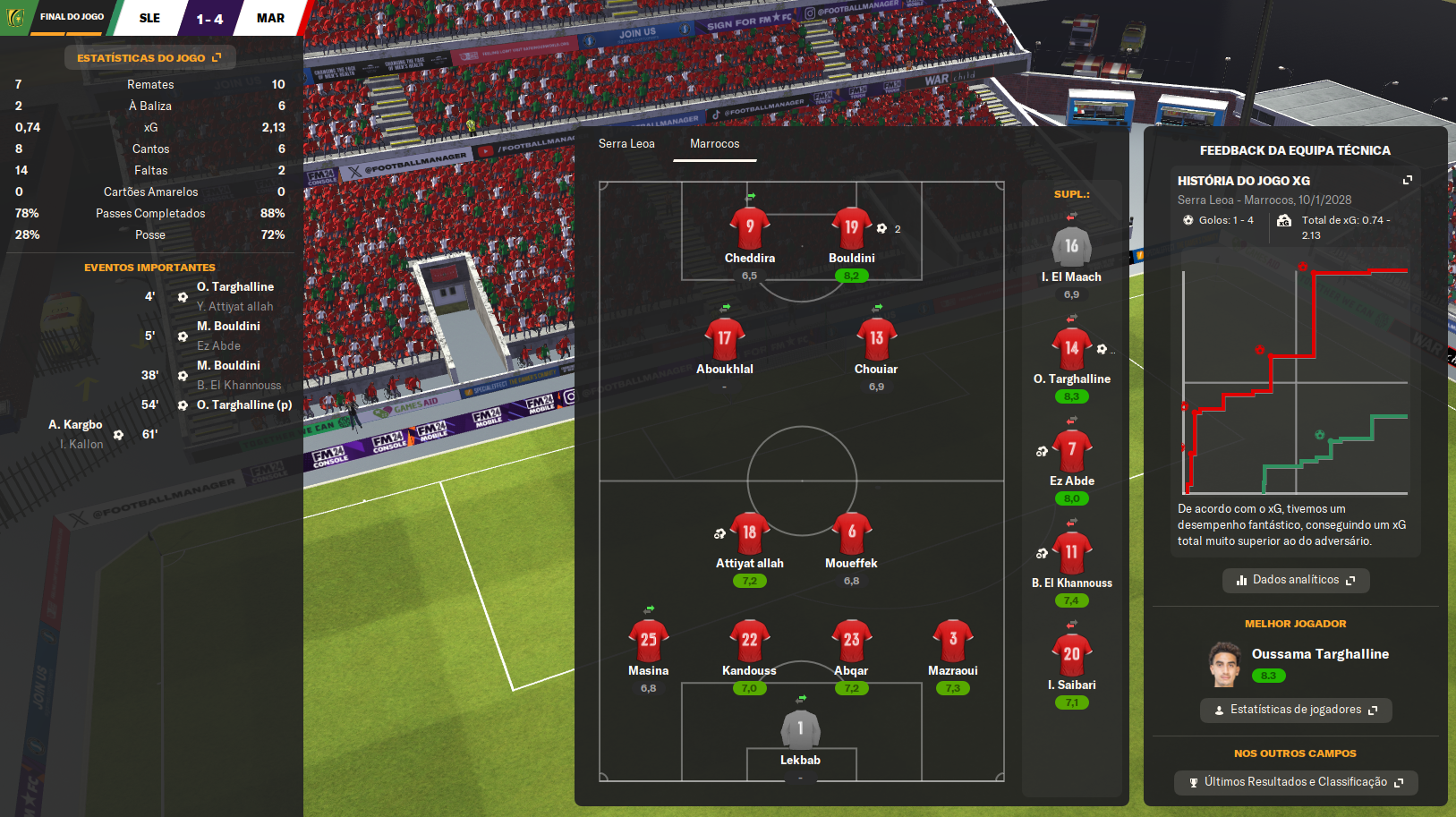
Task: Select Mazraoui number 3 shirt
Action: (x=952, y=641)
